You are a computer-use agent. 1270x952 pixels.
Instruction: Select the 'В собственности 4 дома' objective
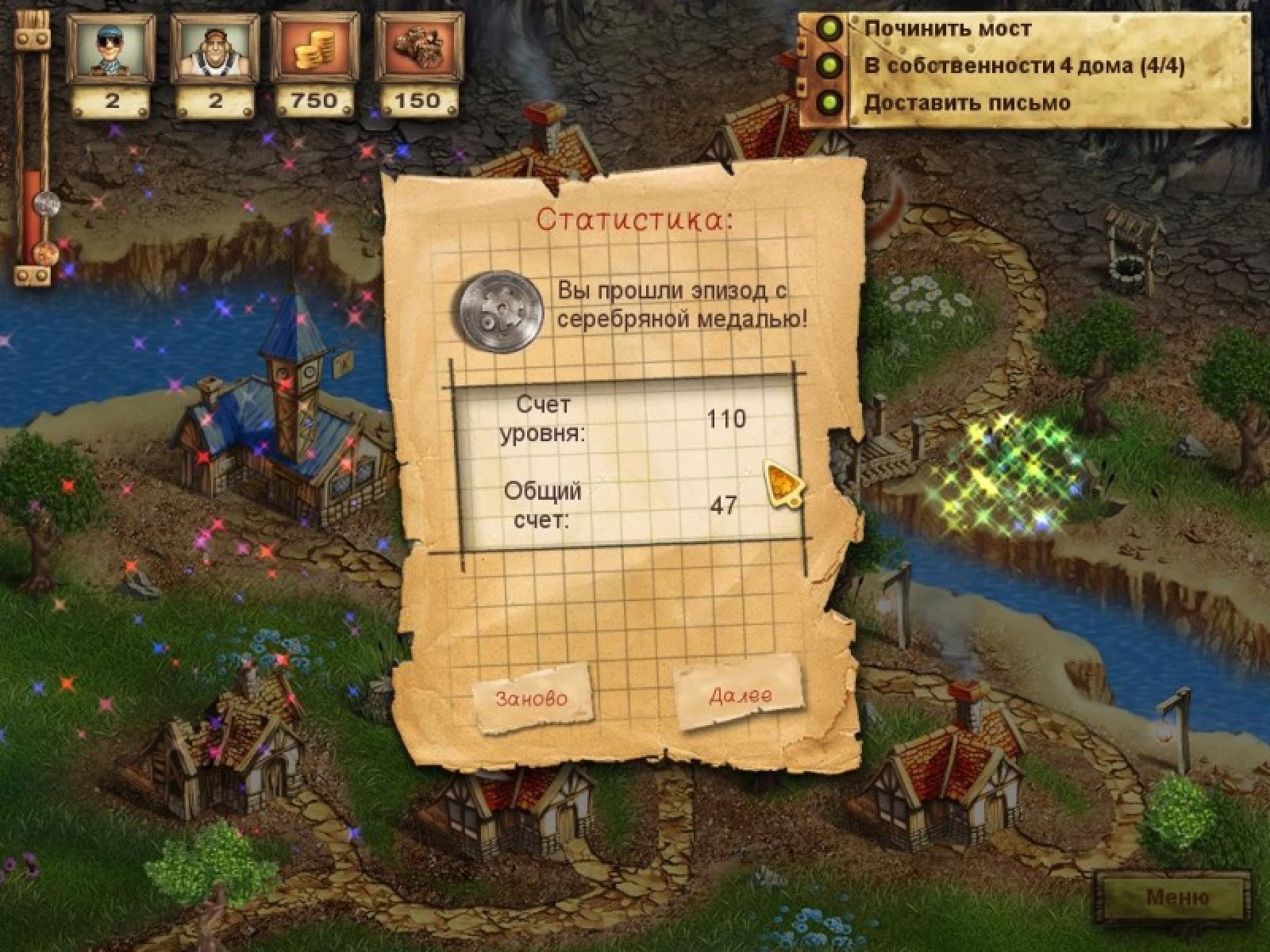click(x=1024, y=66)
